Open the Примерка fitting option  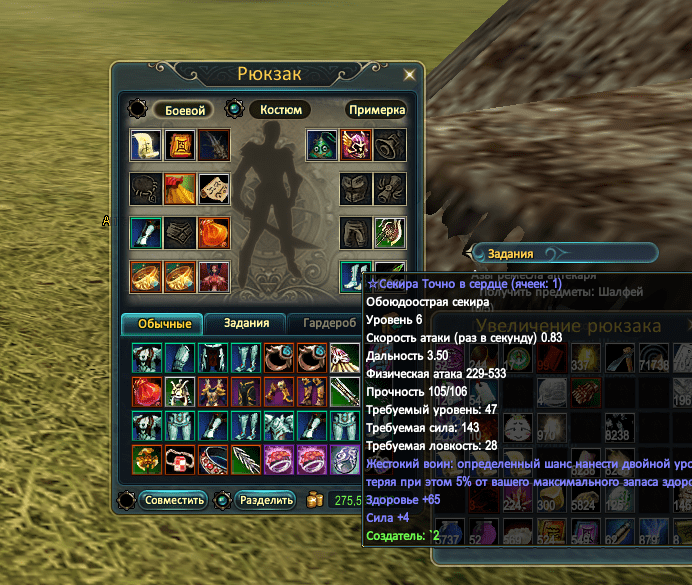tap(377, 110)
